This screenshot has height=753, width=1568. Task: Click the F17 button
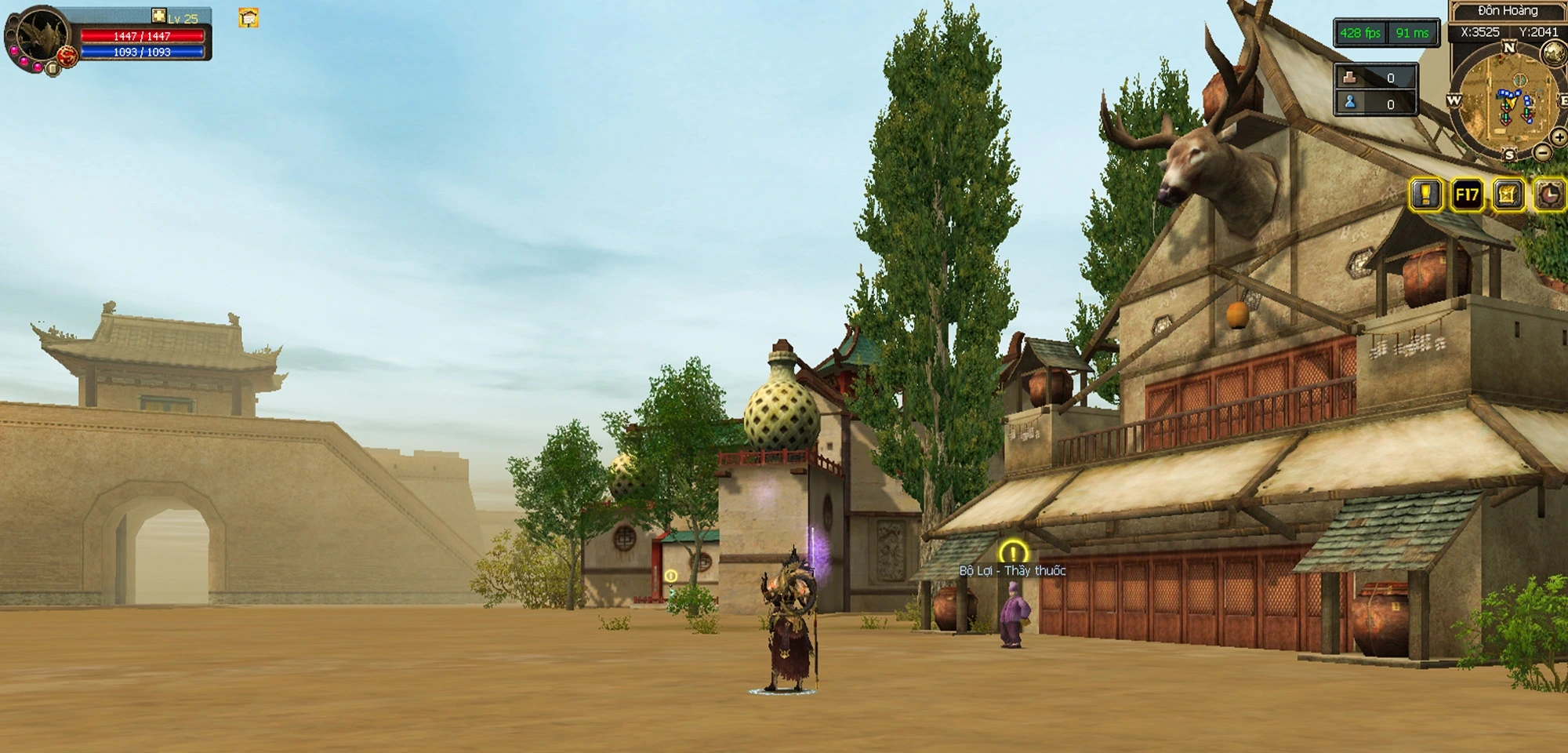(1467, 195)
